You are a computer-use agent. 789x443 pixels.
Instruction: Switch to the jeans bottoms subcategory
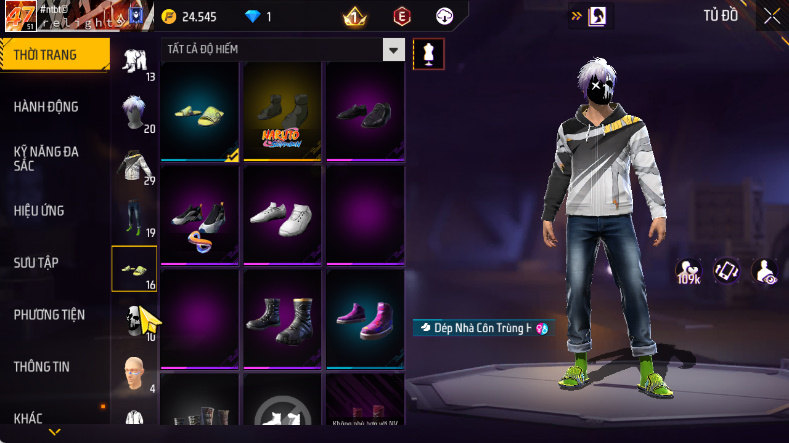click(133, 217)
